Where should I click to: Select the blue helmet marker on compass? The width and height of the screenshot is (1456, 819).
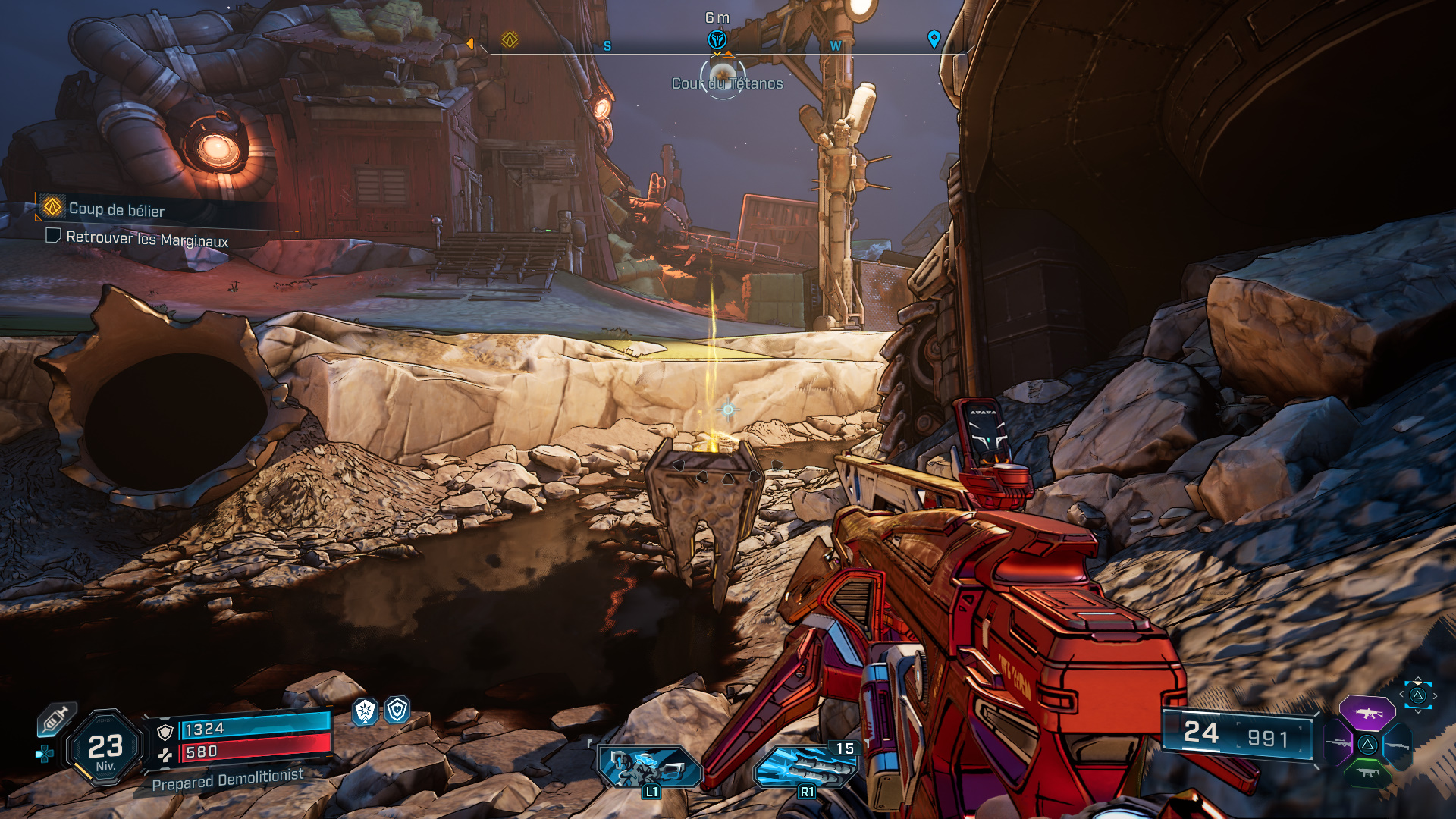pyautogui.click(x=717, y=39)
